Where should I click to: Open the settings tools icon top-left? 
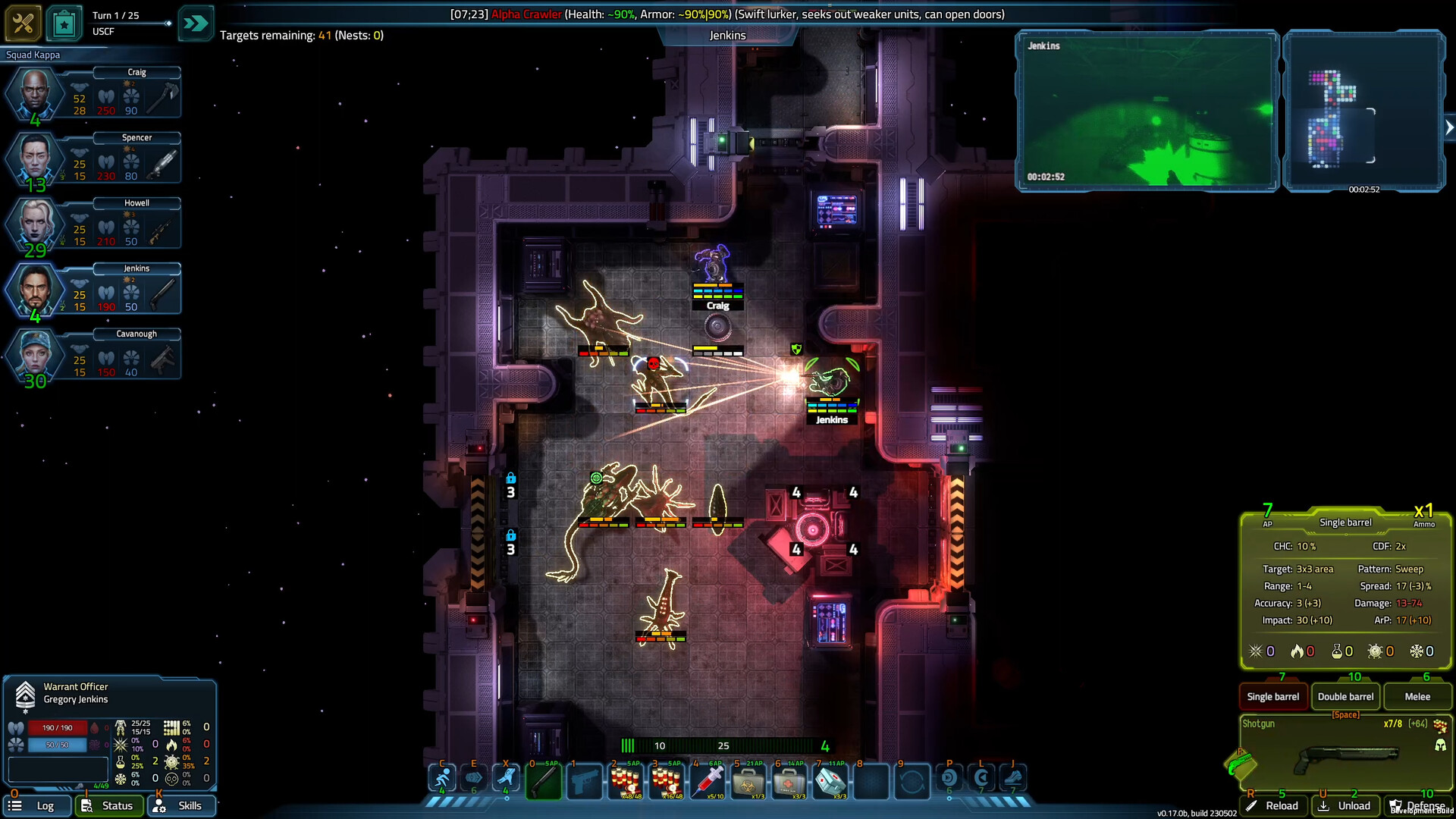click(x=23, y=23)
